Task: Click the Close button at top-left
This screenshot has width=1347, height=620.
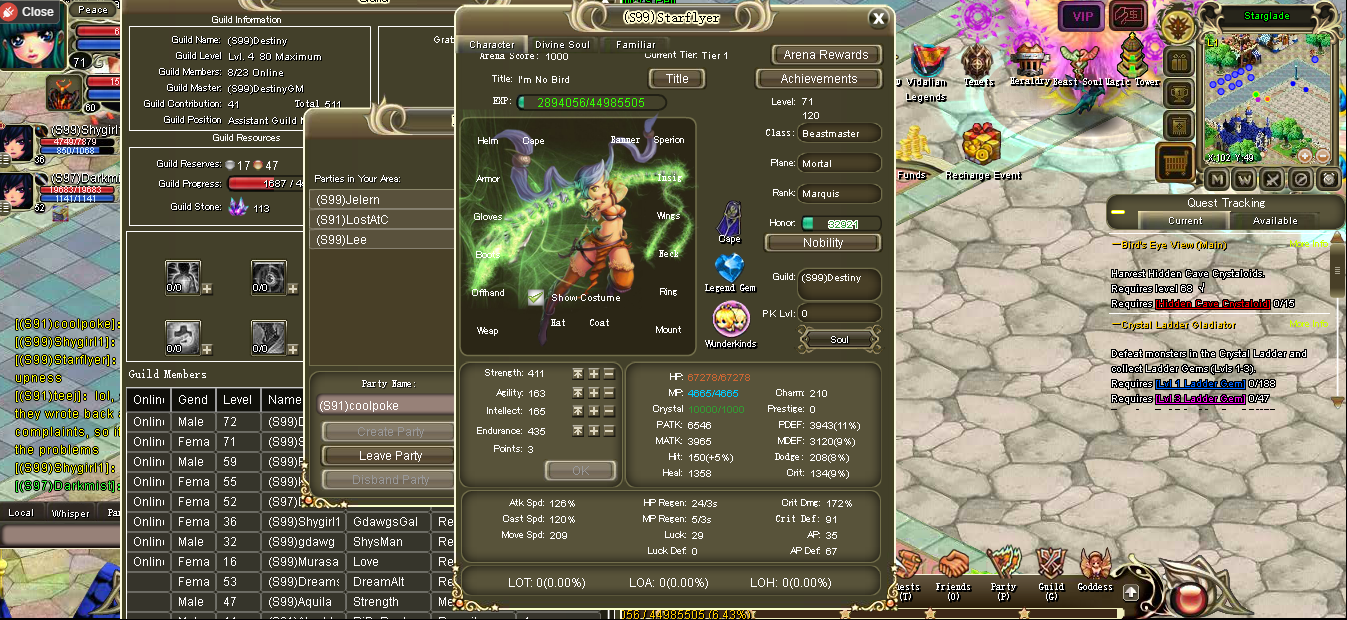Action: point(30,12)
